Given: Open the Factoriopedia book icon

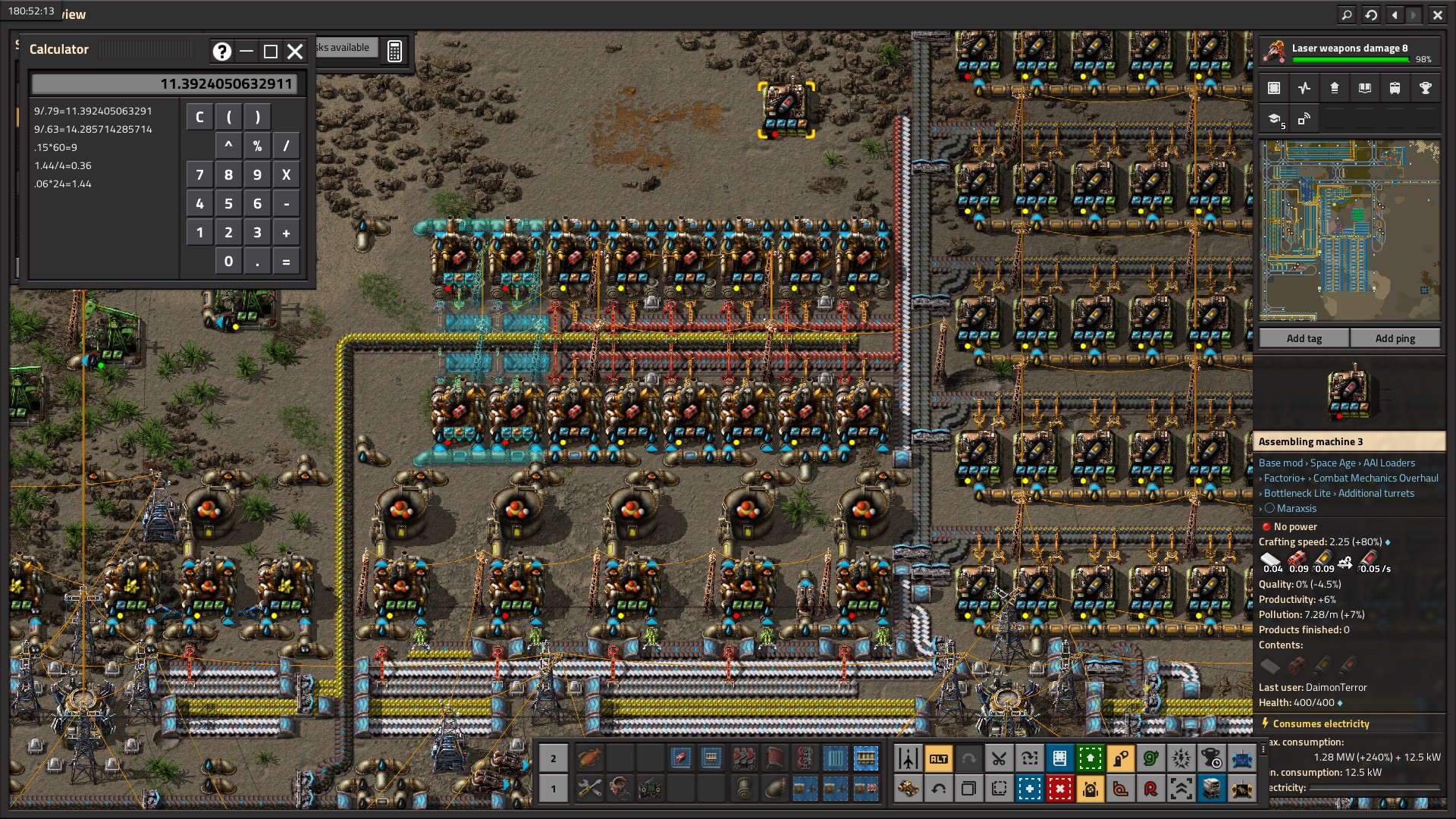Looking at the screenshot, I should [1364, 89].
